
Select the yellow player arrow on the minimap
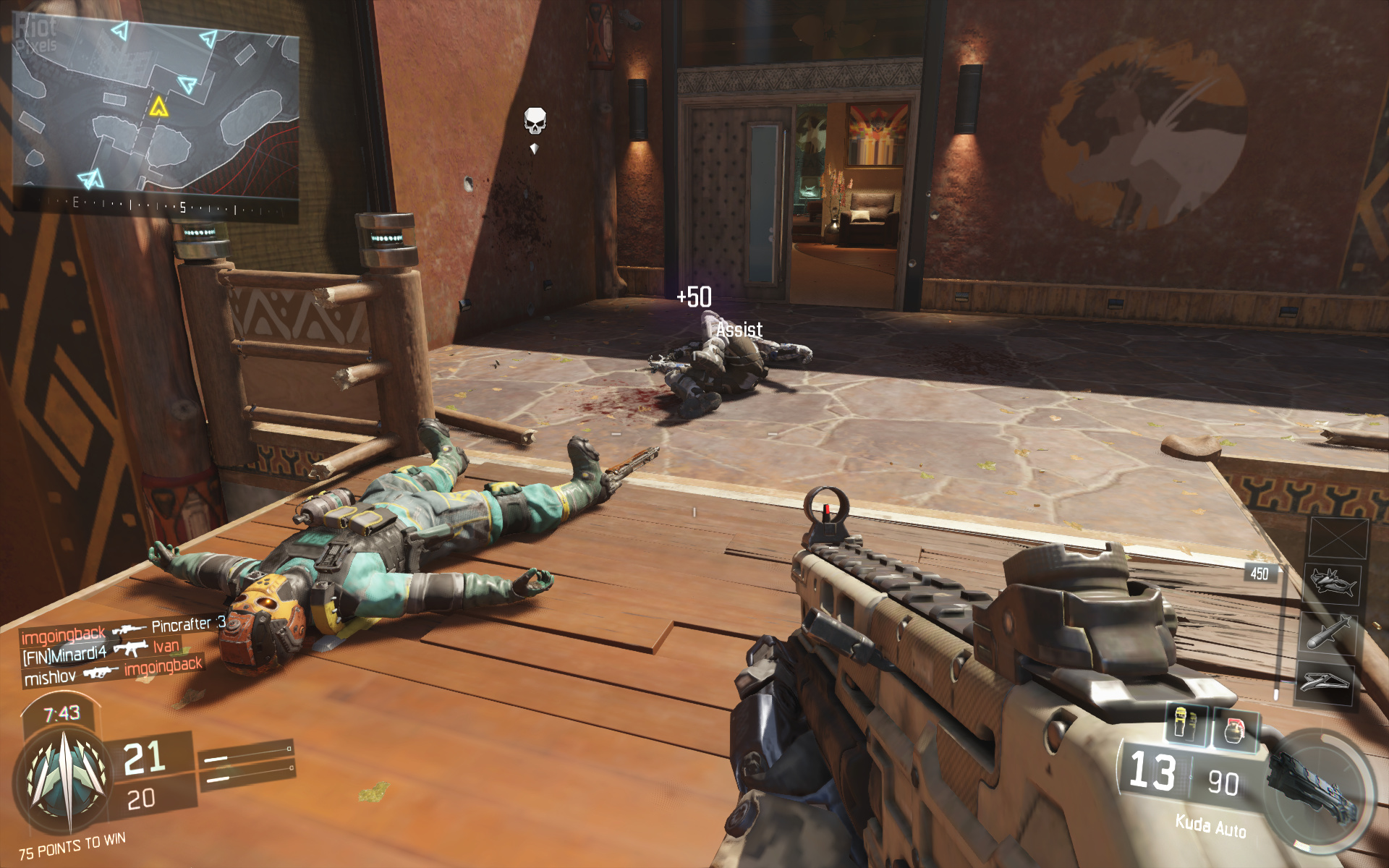[x=158, y=108]
